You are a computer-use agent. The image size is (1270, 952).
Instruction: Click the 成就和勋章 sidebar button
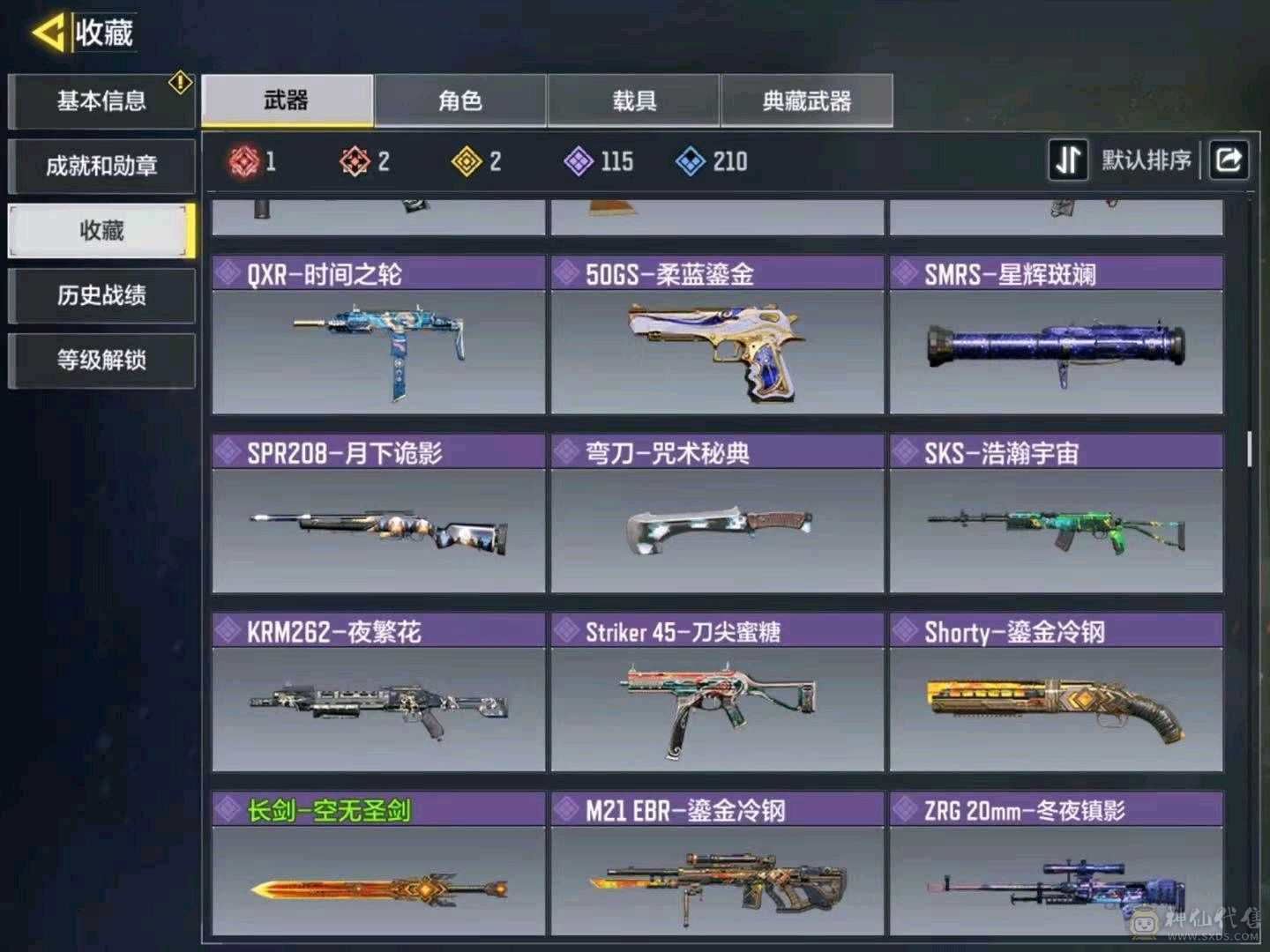click(101, 167)
